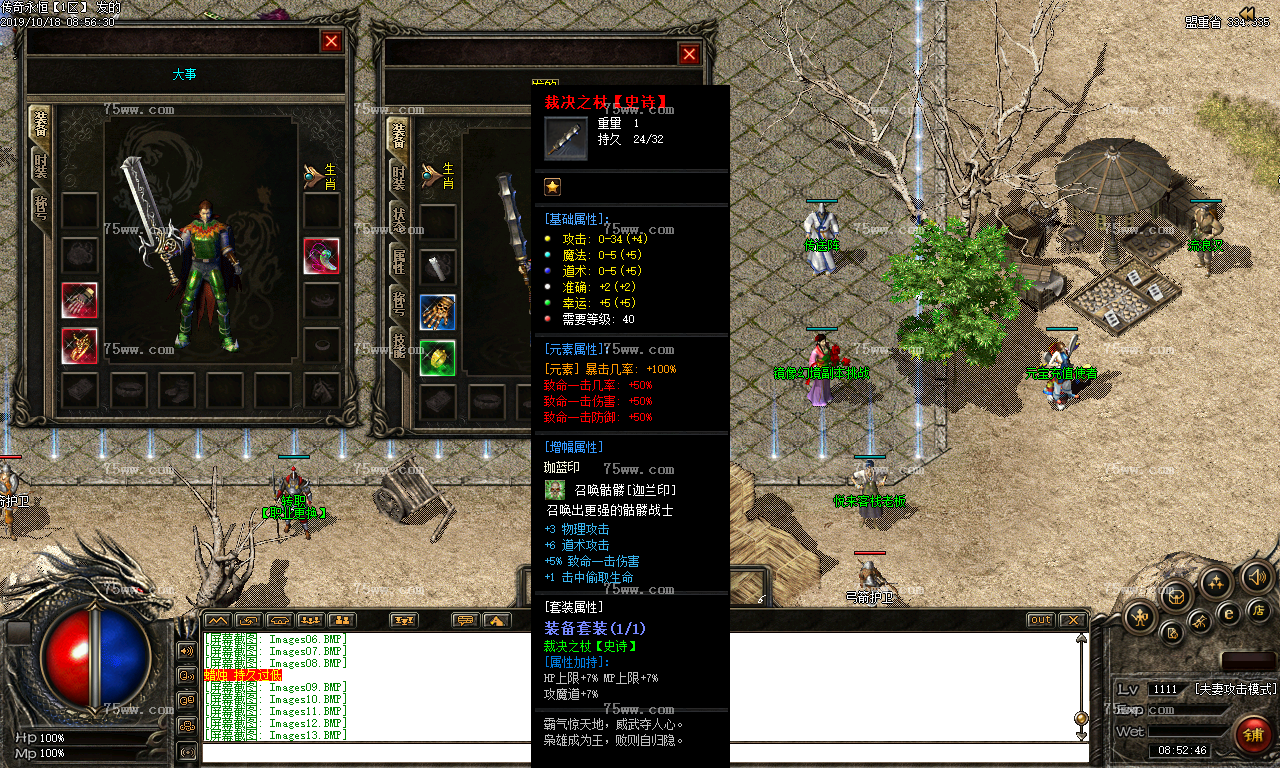1280x768 pixels.
Task: Close the left character equipment window
Action: click(x=331, y=41)
